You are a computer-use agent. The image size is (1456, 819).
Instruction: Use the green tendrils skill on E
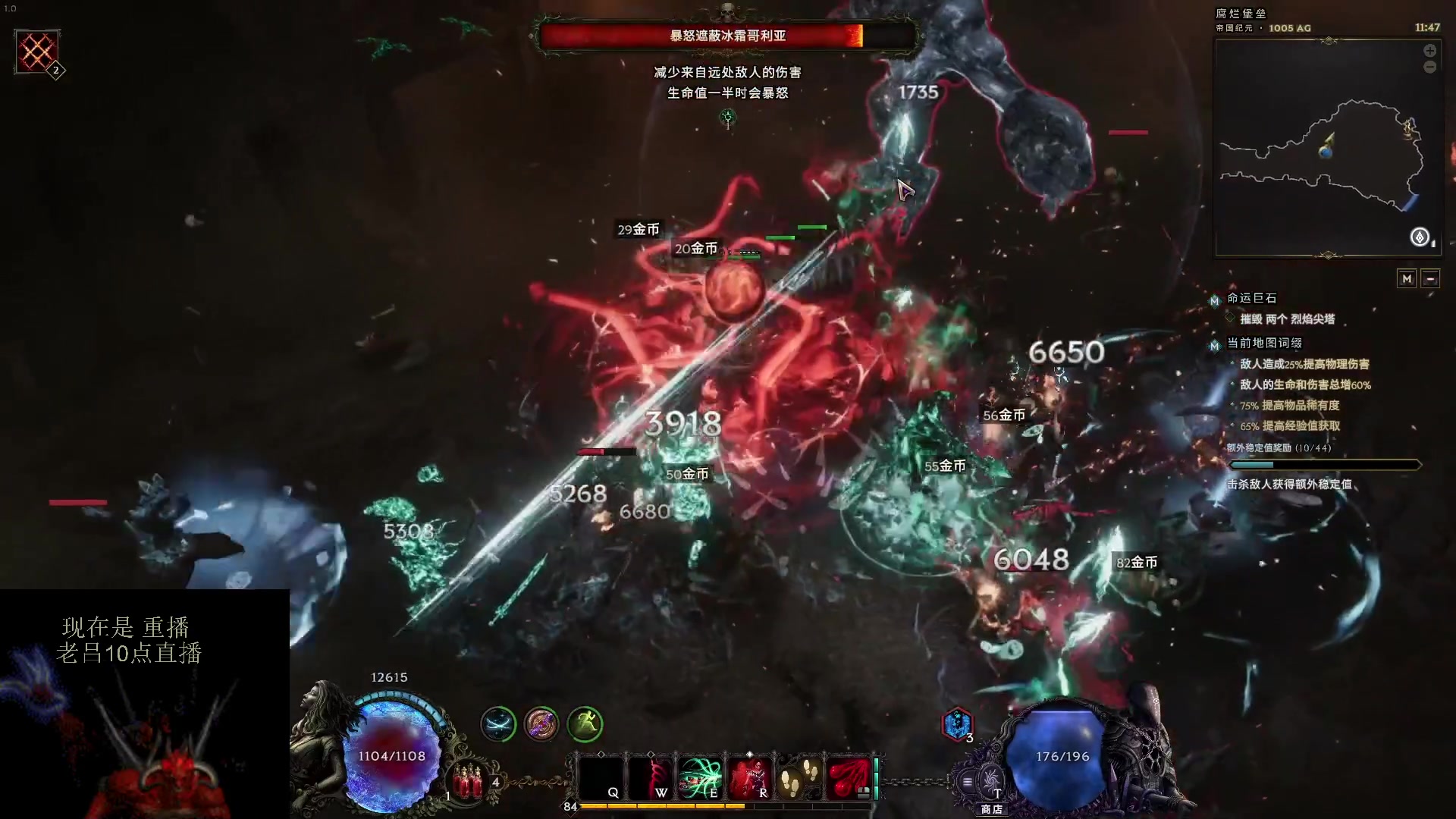coord(699,778)
